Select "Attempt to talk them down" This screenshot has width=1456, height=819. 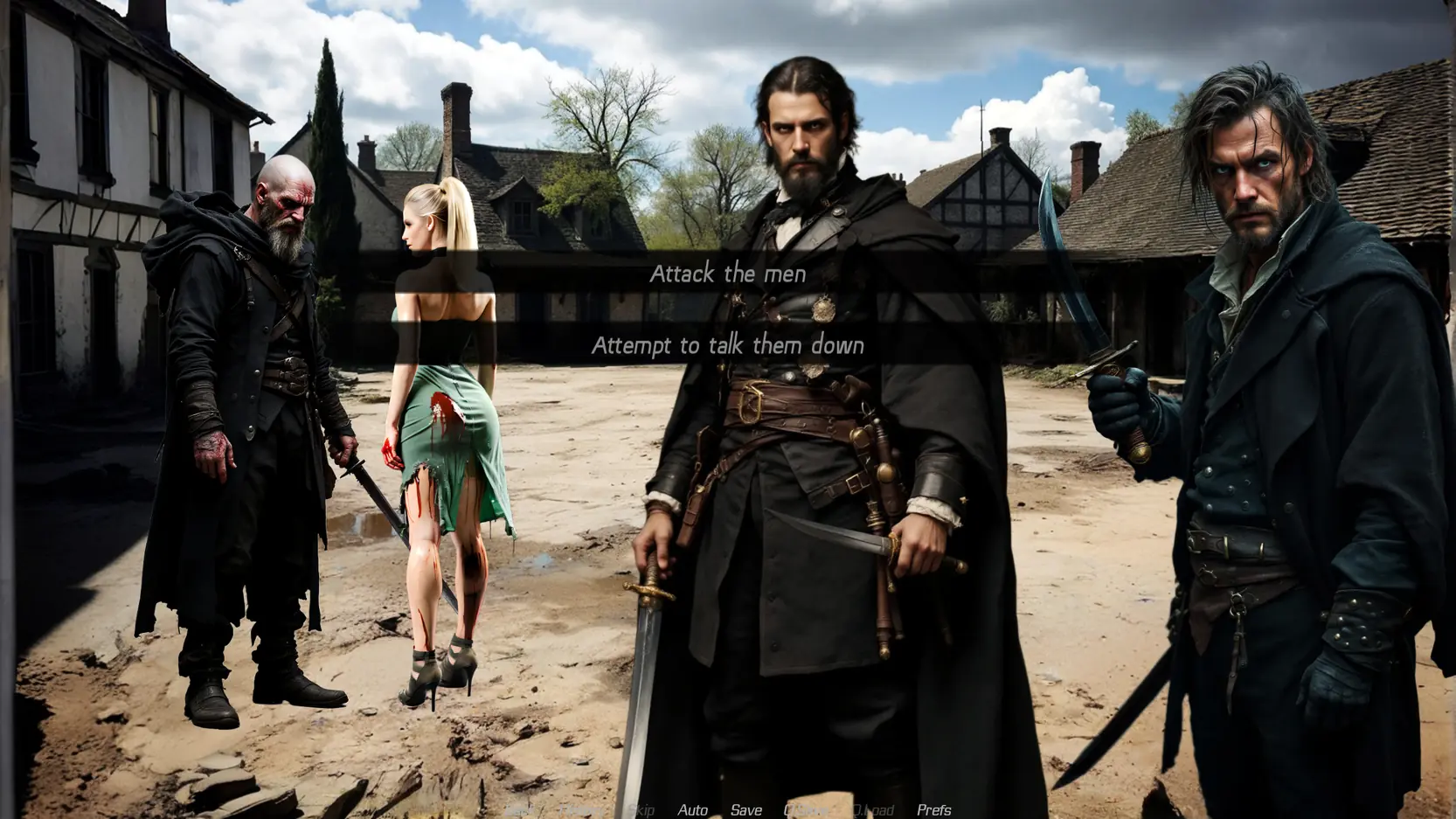tap(727, 345)
